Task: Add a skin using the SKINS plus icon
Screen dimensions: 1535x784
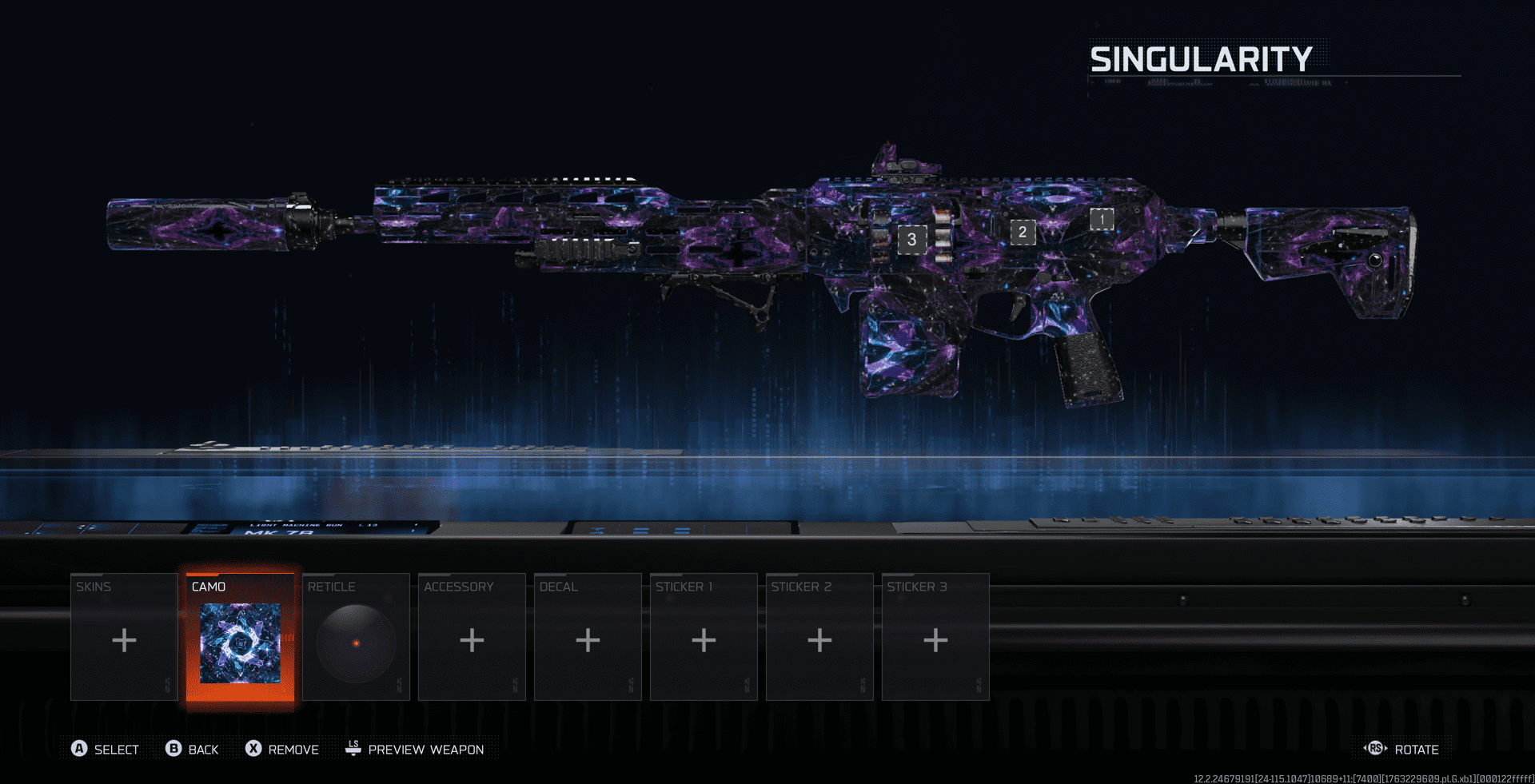Action: (x=124, y=639)
